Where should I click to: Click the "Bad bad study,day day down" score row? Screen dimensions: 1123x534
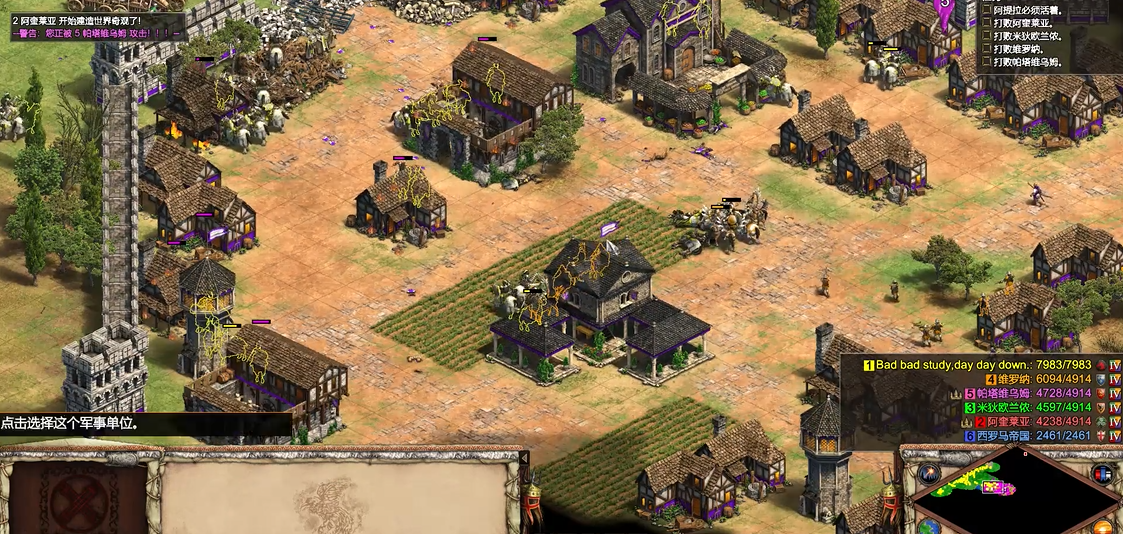[978, 365]
